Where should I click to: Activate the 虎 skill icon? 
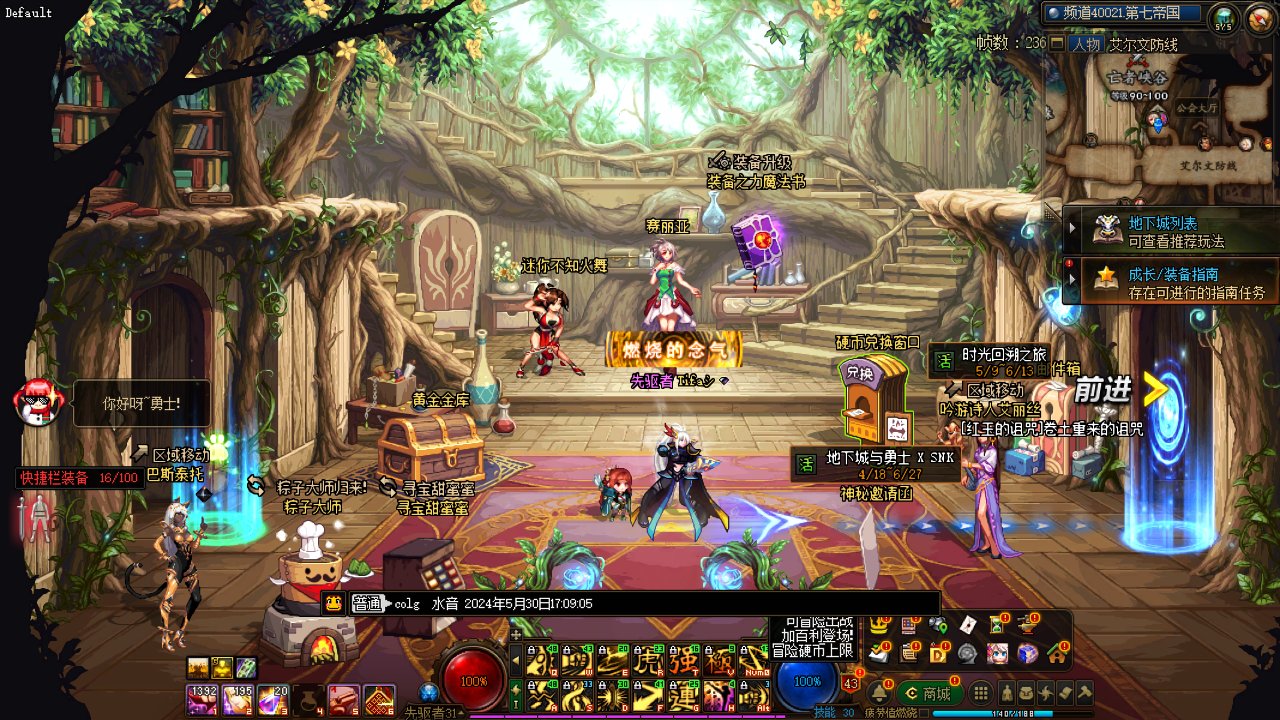coord(649,661)
